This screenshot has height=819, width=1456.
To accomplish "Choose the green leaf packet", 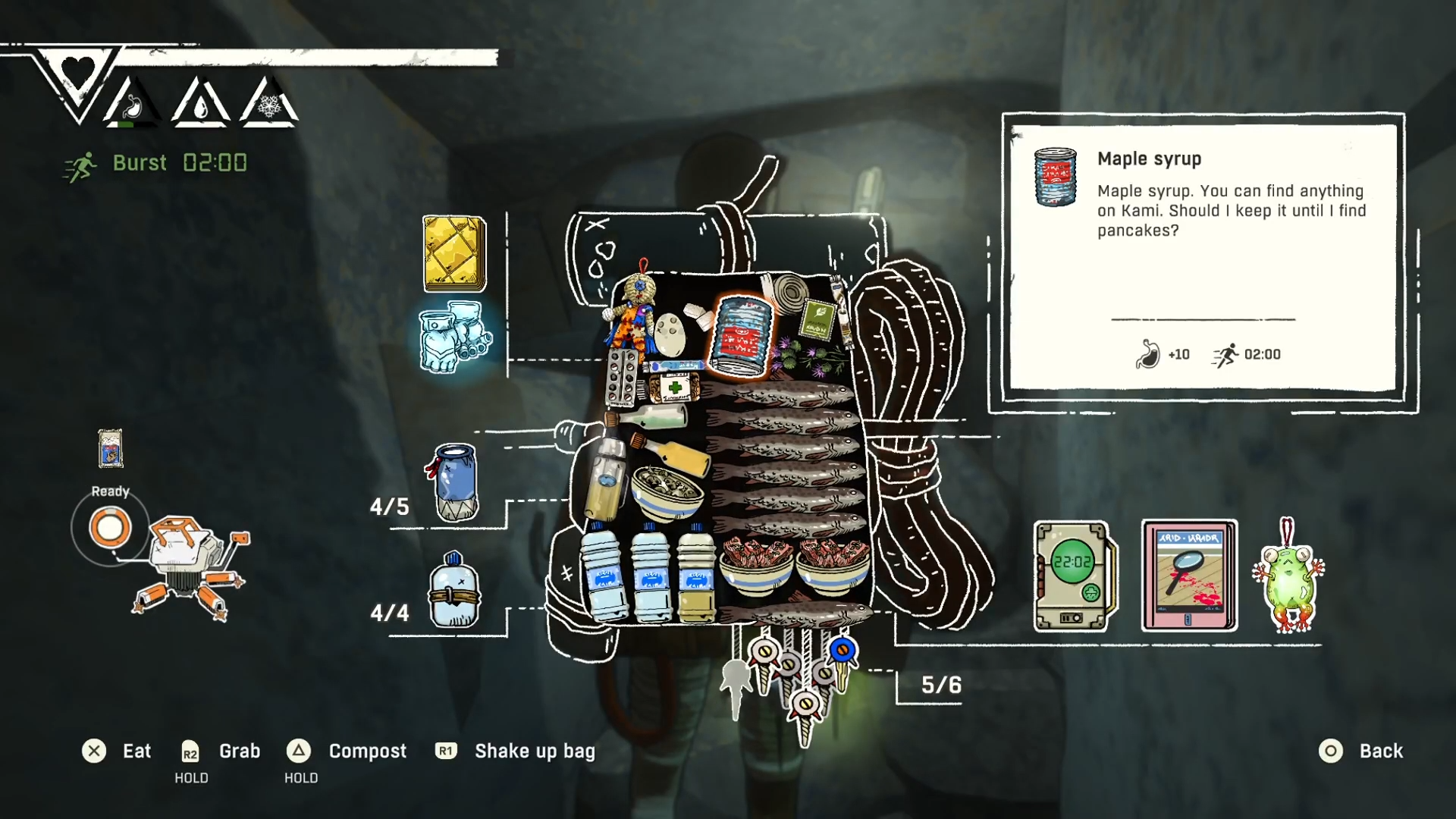I will tap(817, 319).
